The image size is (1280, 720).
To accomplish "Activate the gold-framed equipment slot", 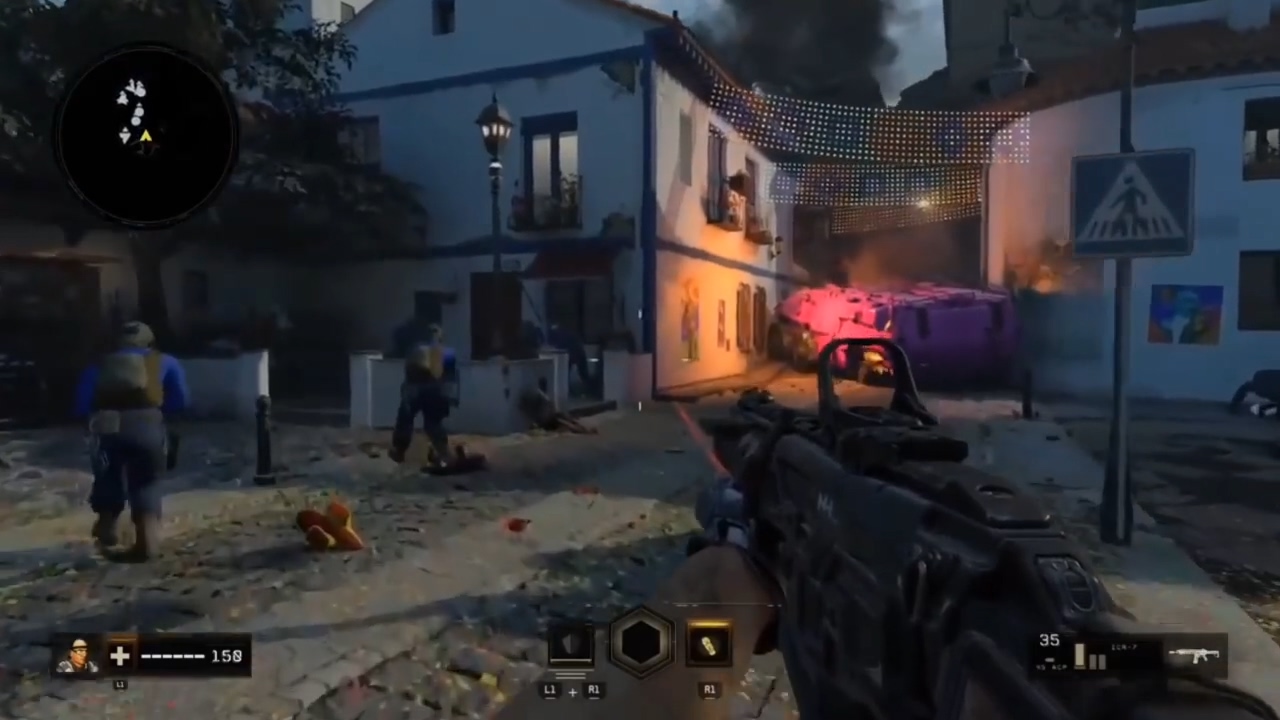I will 709,645.
